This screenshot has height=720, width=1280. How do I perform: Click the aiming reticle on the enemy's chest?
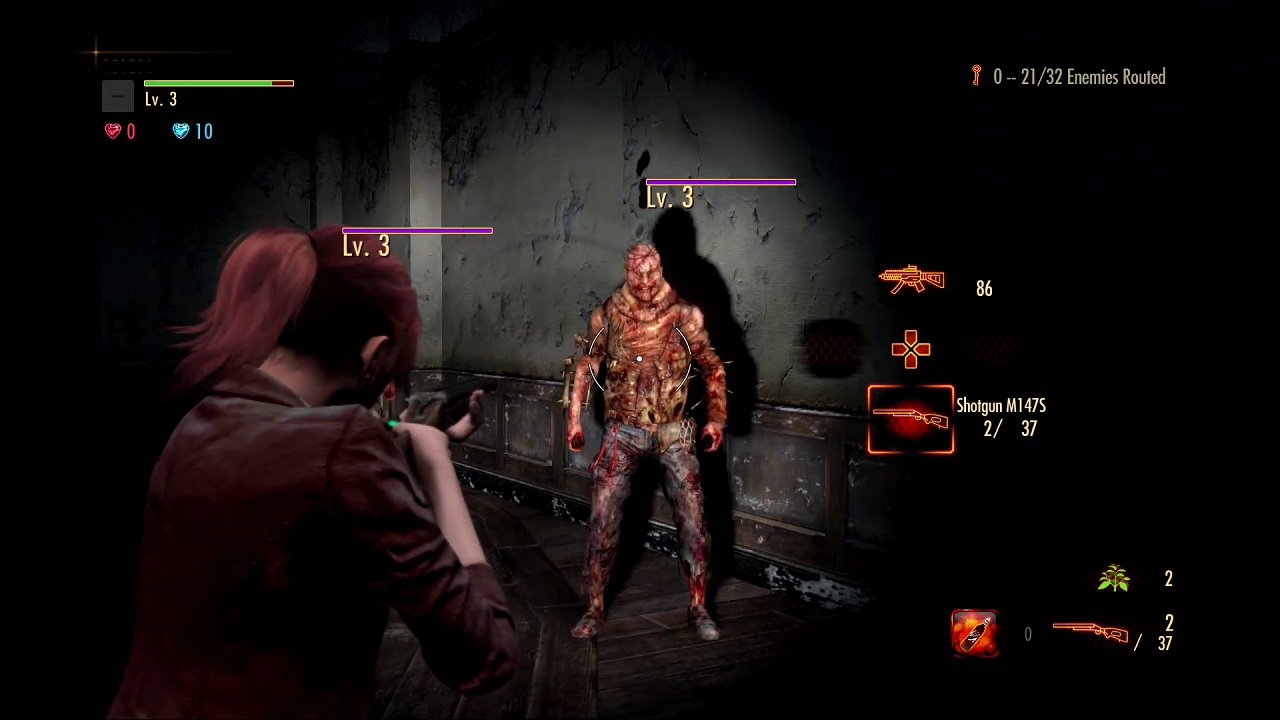pyautogui.click(x=640, y=358)
